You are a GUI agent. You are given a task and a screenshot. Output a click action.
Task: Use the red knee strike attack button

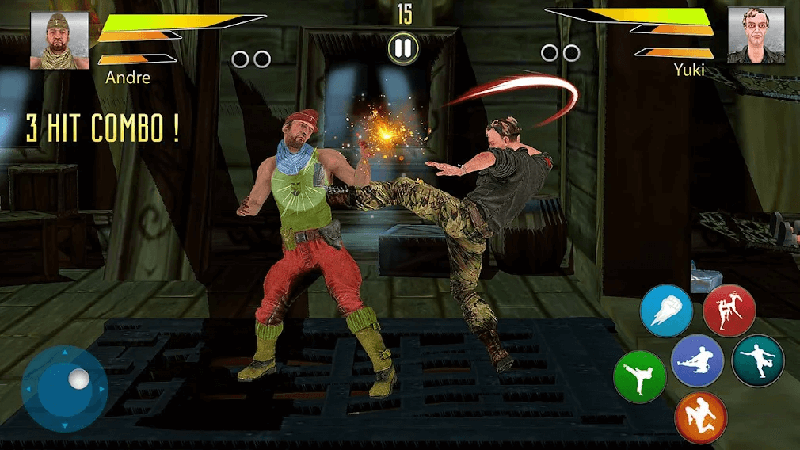click(x=729, y=310)
